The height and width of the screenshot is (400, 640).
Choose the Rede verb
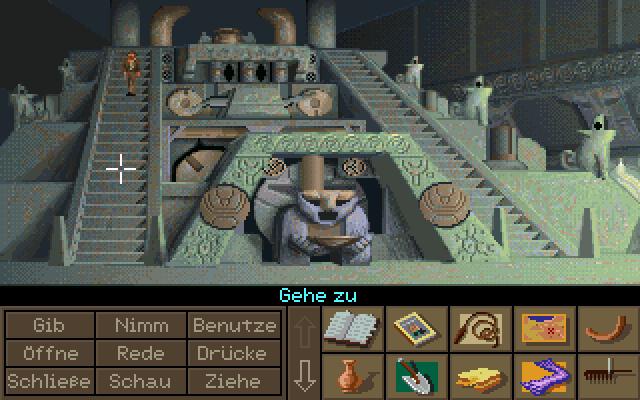pos(141,353)
